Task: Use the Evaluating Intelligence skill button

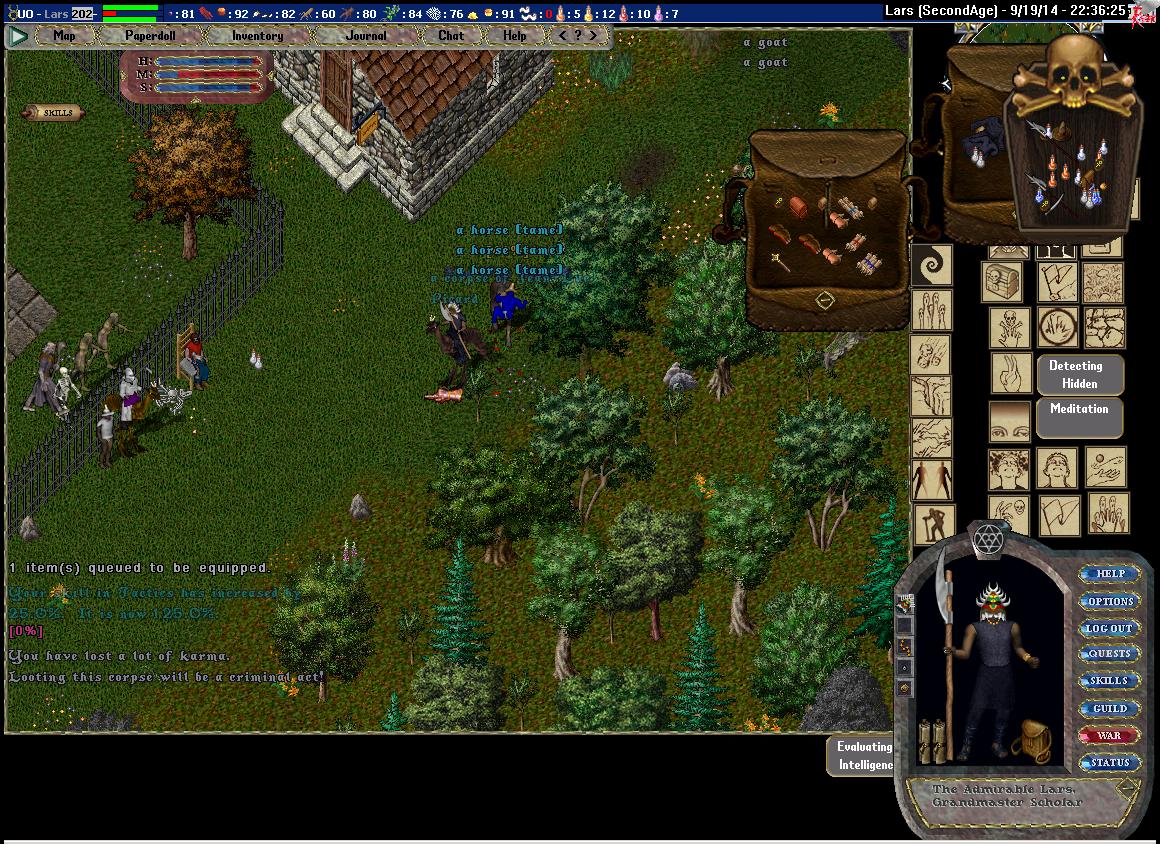Action: [x=864, y=756]
